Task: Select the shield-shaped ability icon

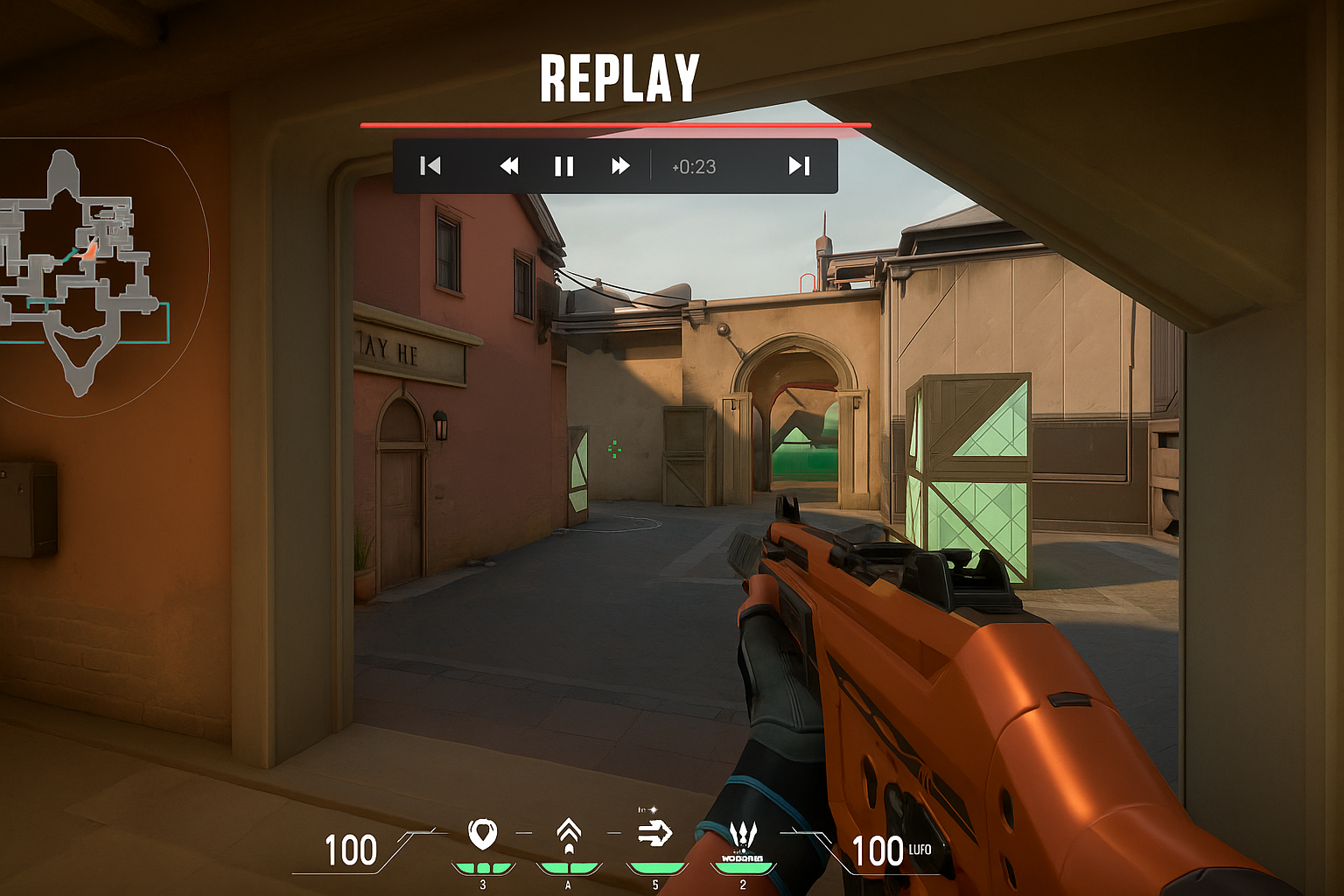Action: (482, 834)
